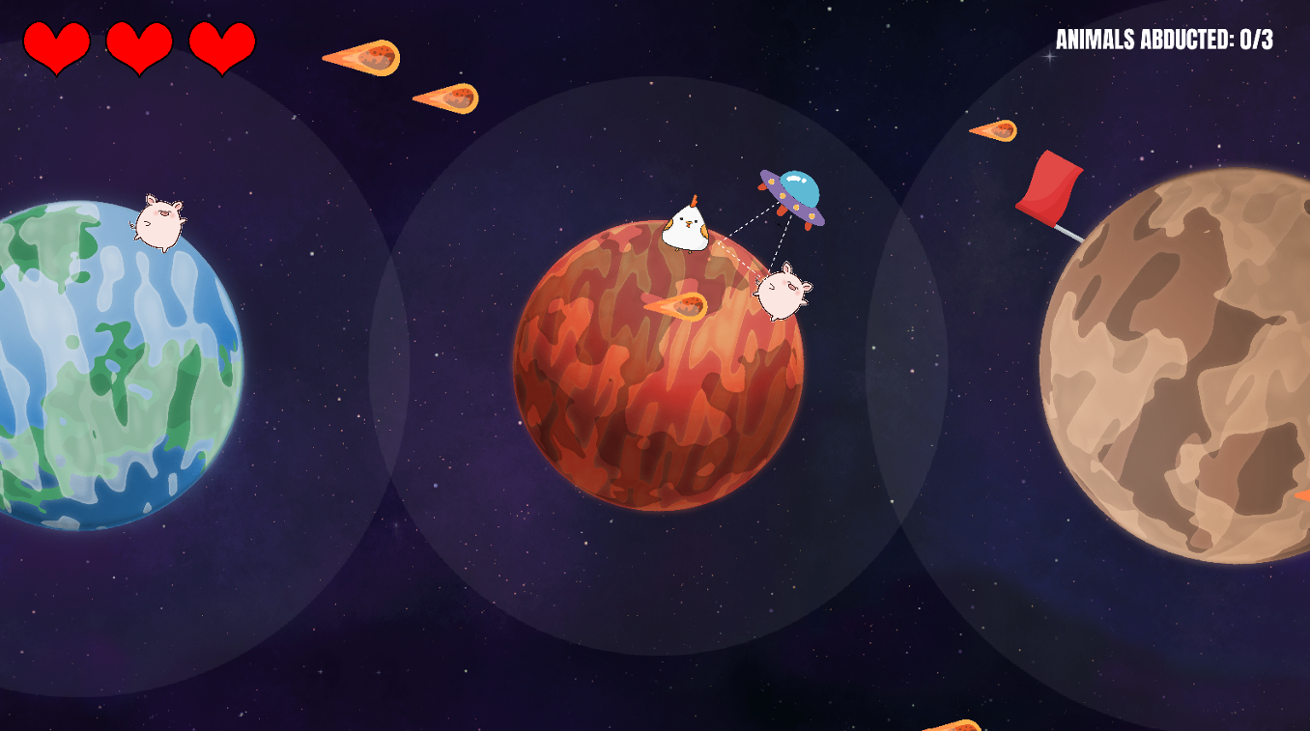Image resolution: width=1310 pixels, height=731 pixels.
Task: Click the red flag on the brown planet
Action: click(x=1050, y=185)
